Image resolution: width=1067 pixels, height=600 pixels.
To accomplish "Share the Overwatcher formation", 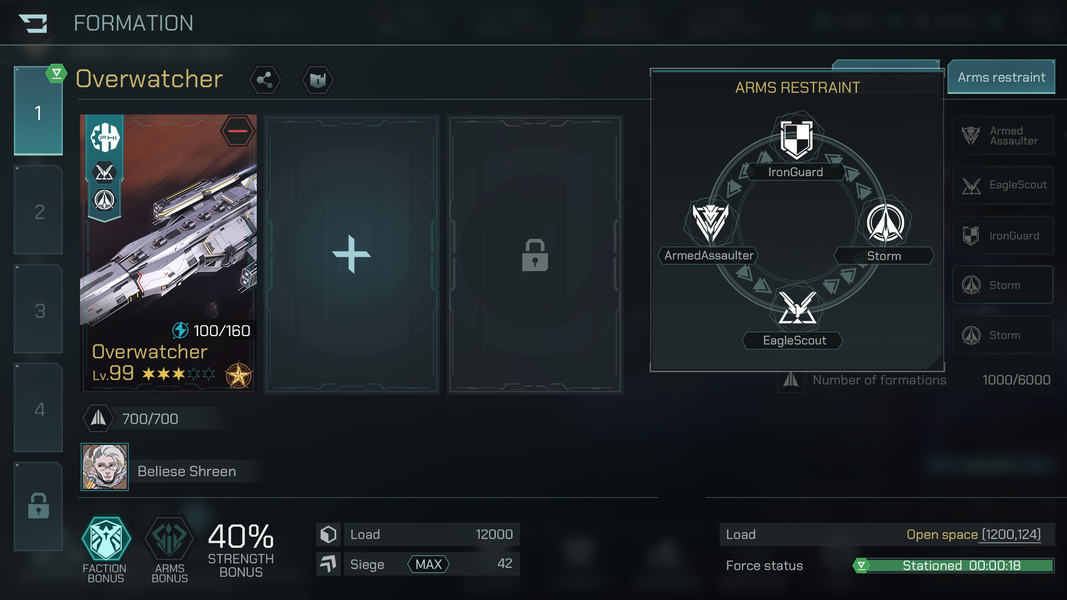I will point(265,80).
